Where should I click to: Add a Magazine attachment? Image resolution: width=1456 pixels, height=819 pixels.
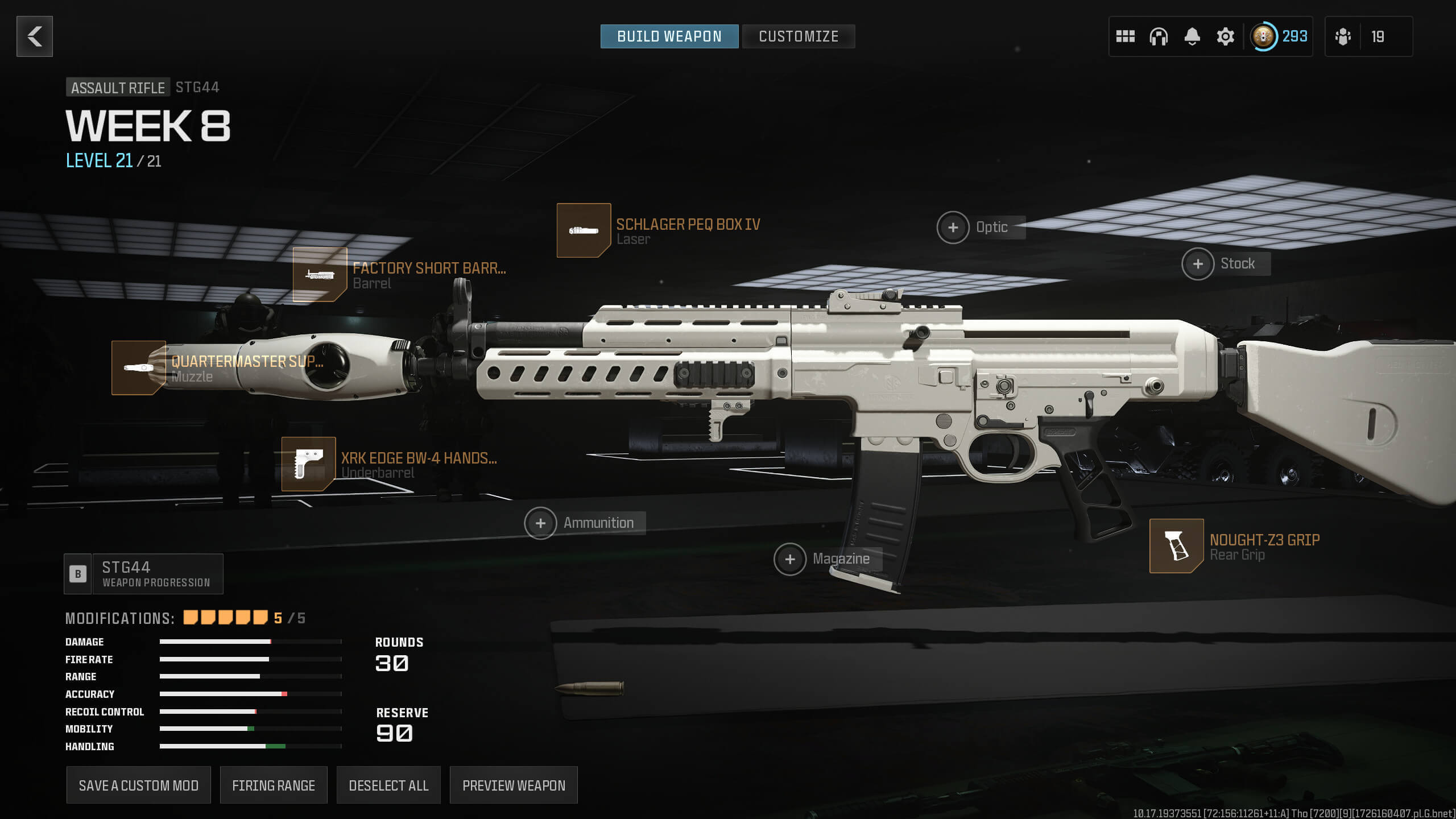[x=790, y=559]
